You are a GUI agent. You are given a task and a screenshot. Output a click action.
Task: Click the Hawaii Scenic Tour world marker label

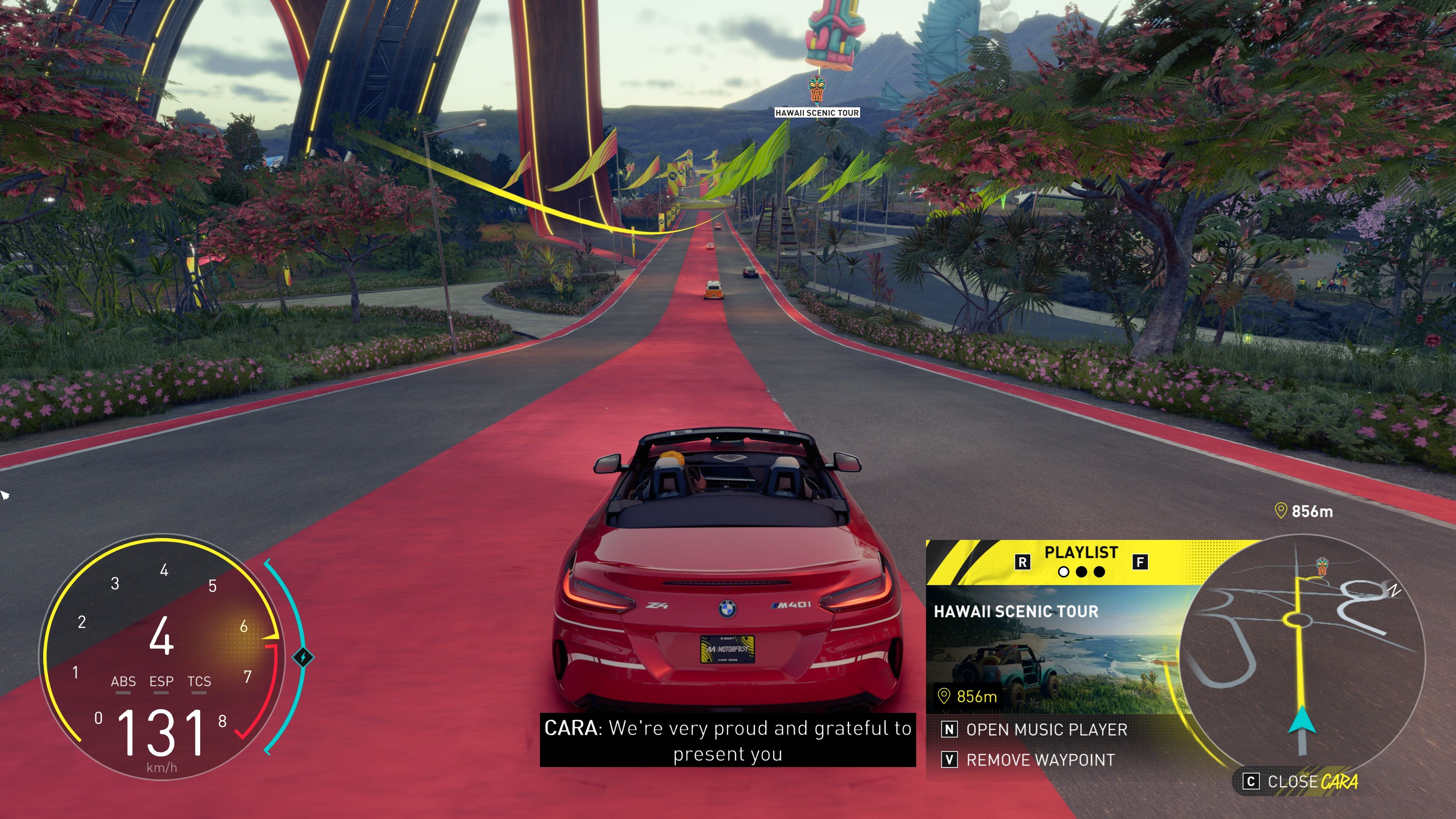[817, 113]
